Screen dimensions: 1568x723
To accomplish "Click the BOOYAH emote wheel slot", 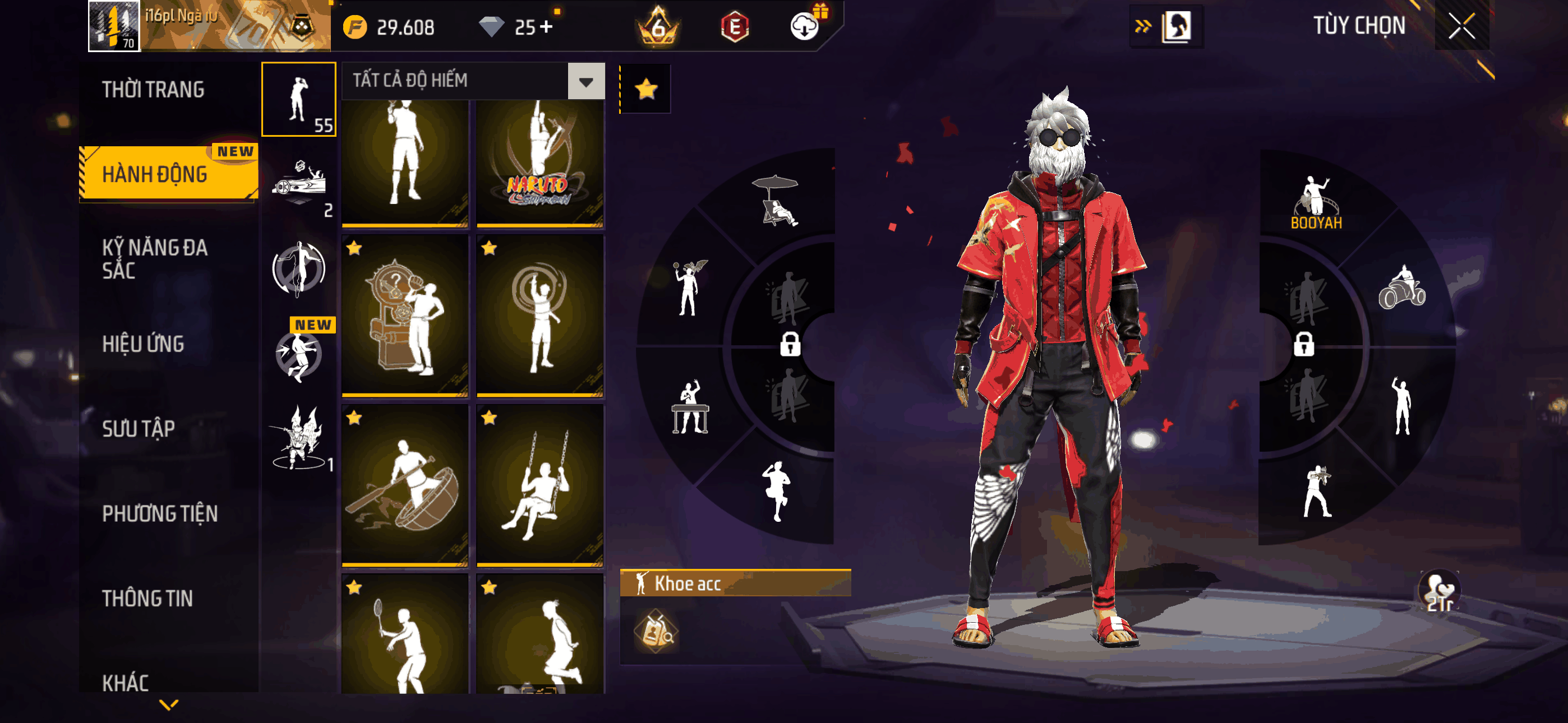I will [1316, 203].
